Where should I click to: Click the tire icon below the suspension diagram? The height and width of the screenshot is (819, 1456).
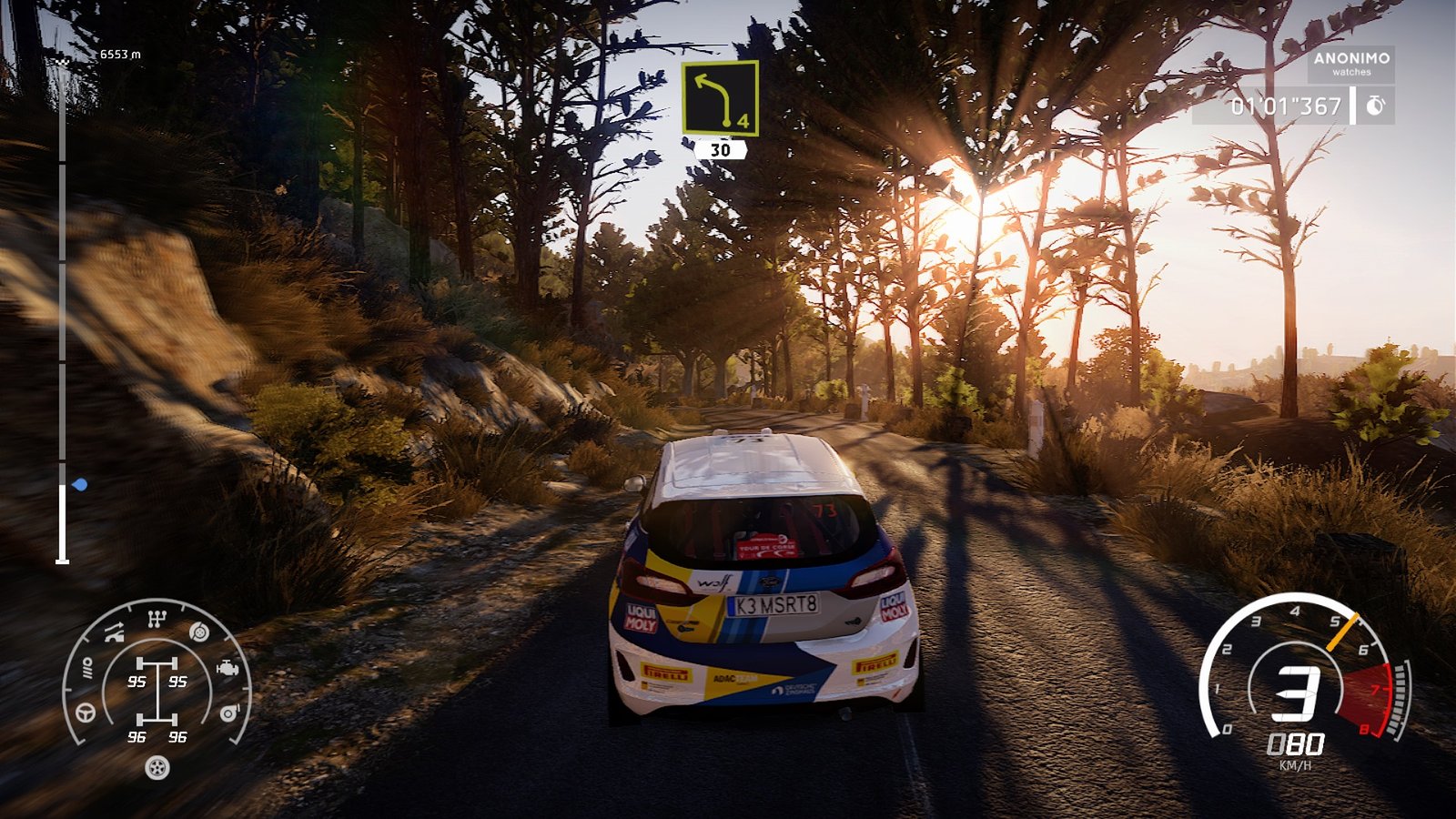click(x=157, y=768)
